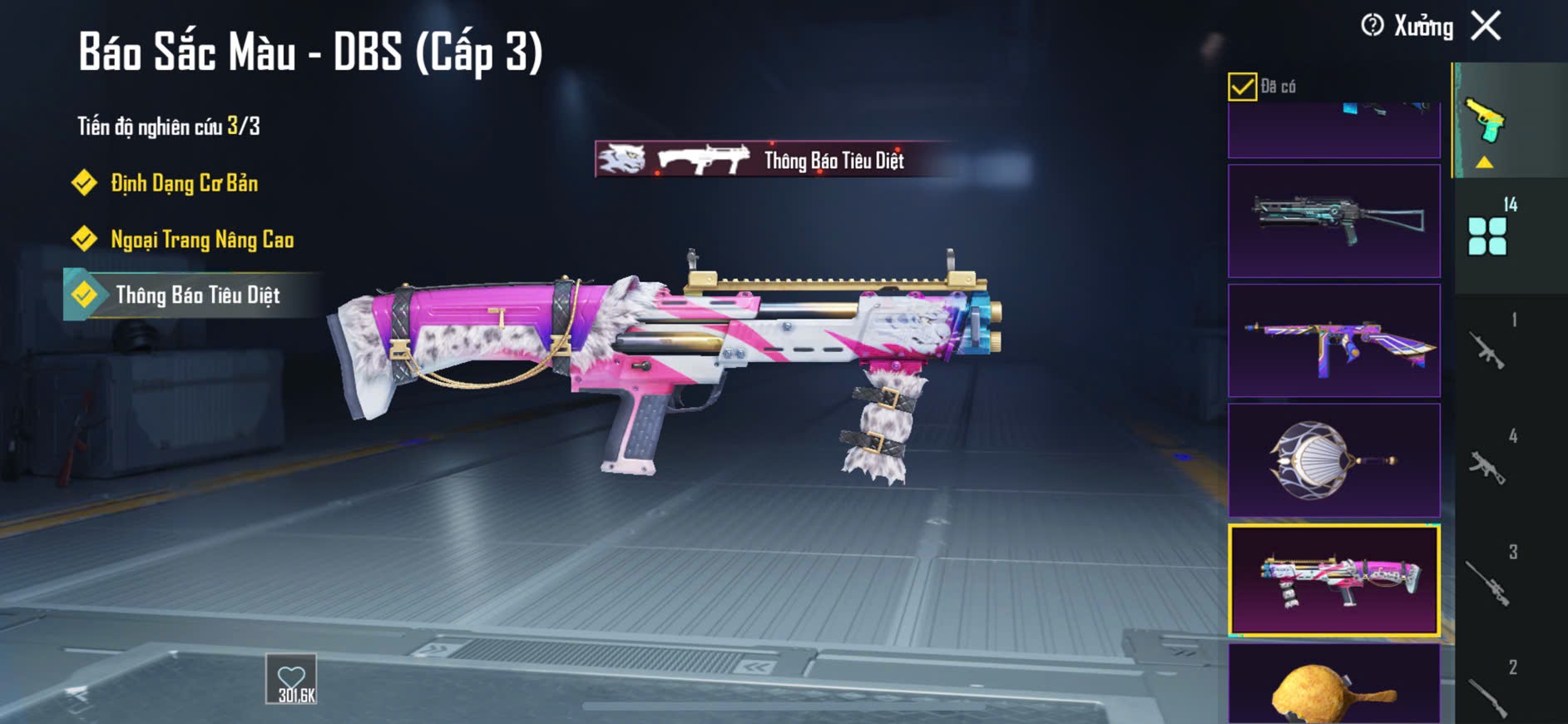Choose Thông Báo Tiêu Diệt in the research list
The width and height of the screenshot is (1568, 724).
point(197,295)
